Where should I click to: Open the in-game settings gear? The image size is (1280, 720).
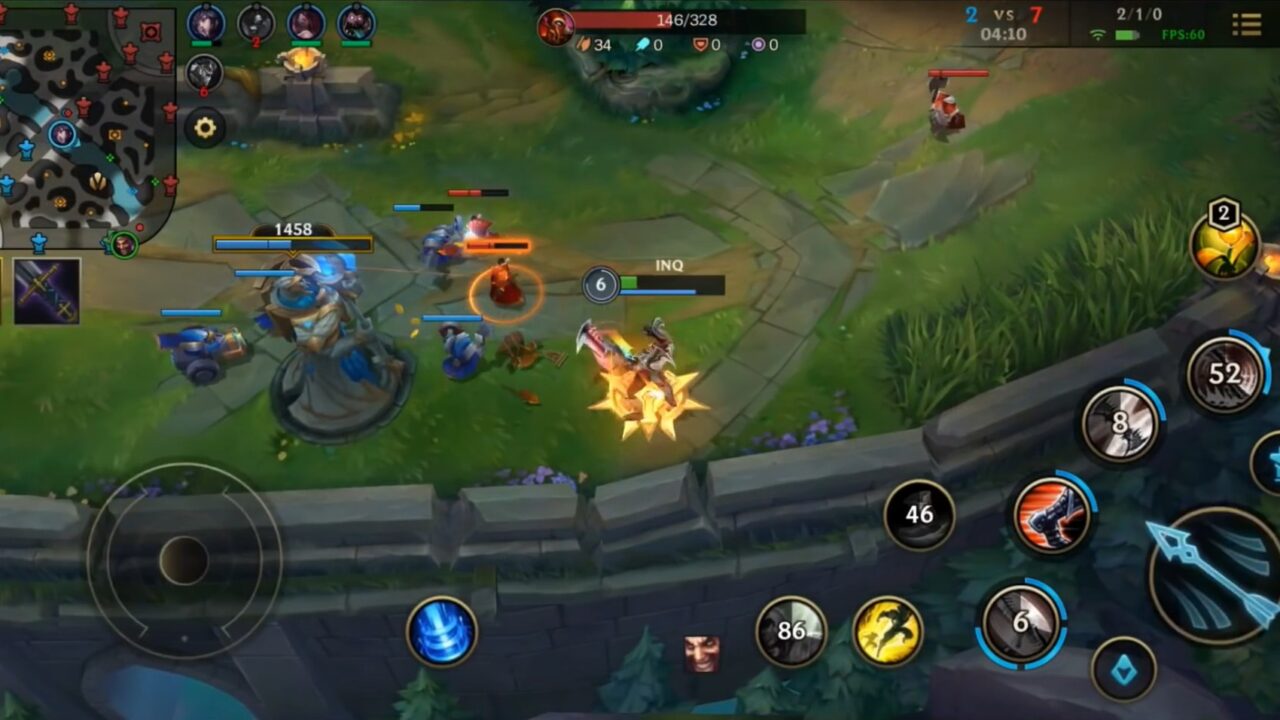[x=206, y=127]
